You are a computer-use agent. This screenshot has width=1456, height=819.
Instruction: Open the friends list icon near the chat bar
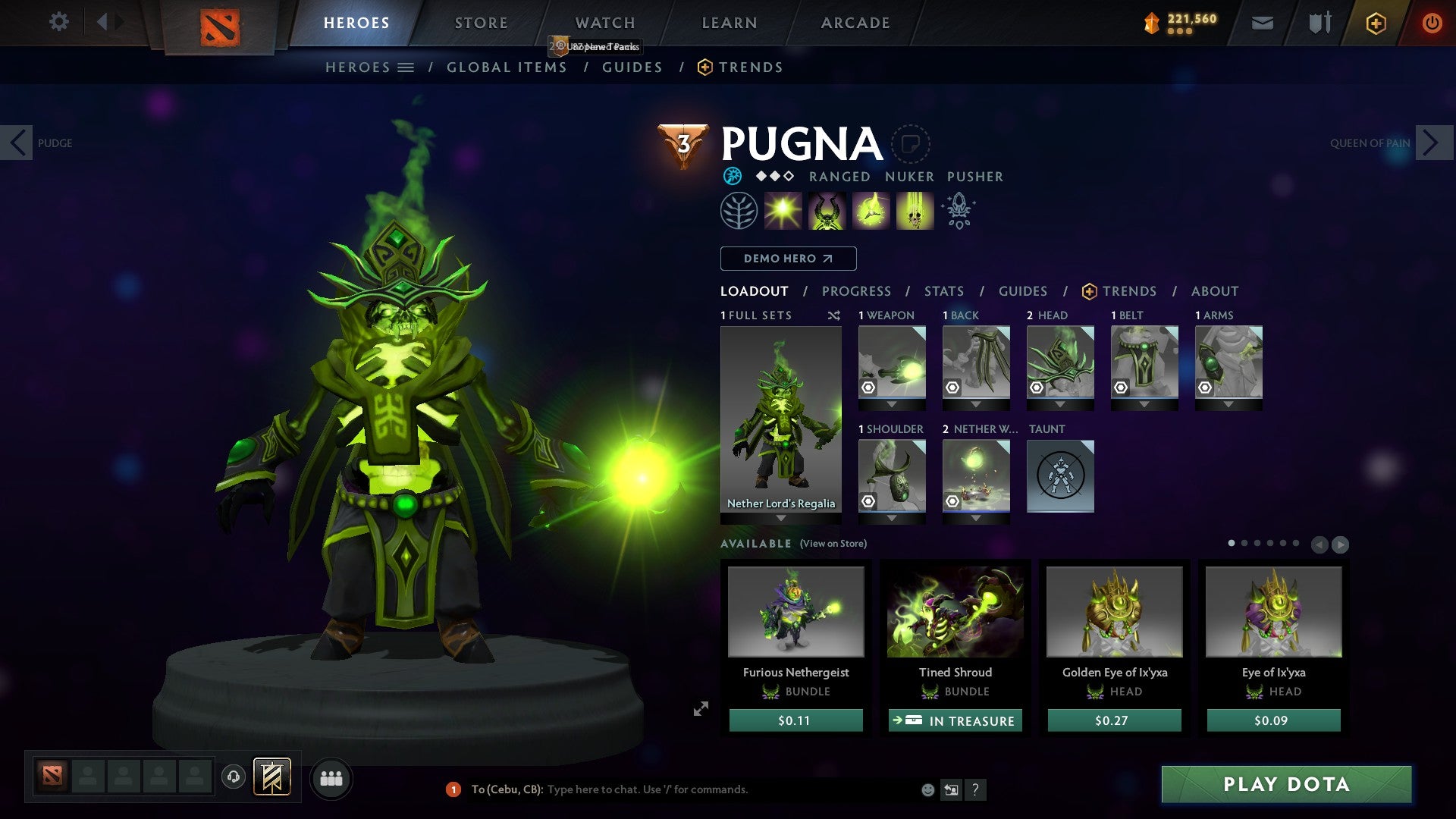point(331,778)
